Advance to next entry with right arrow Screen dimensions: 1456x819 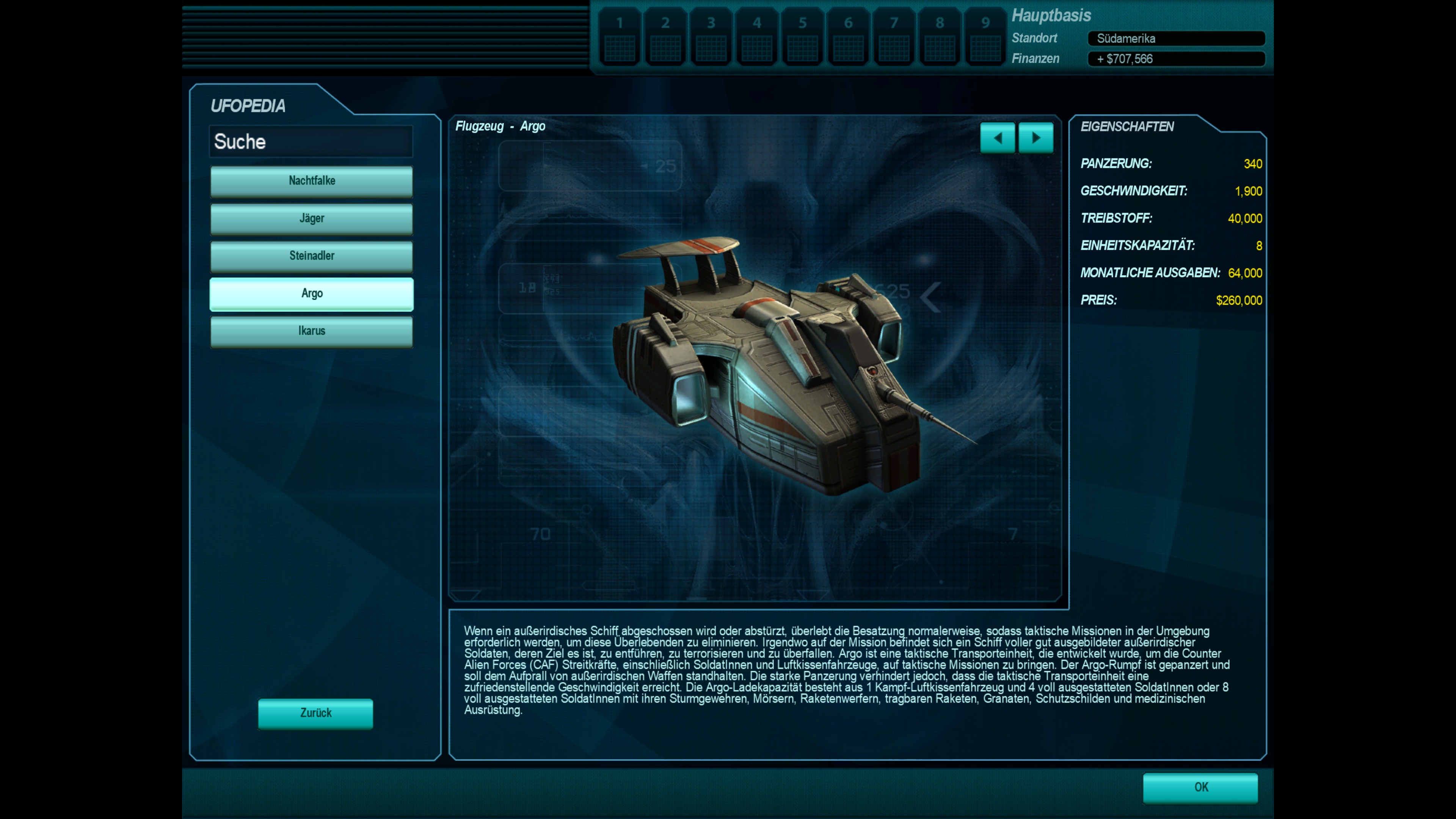point(1036,138)
